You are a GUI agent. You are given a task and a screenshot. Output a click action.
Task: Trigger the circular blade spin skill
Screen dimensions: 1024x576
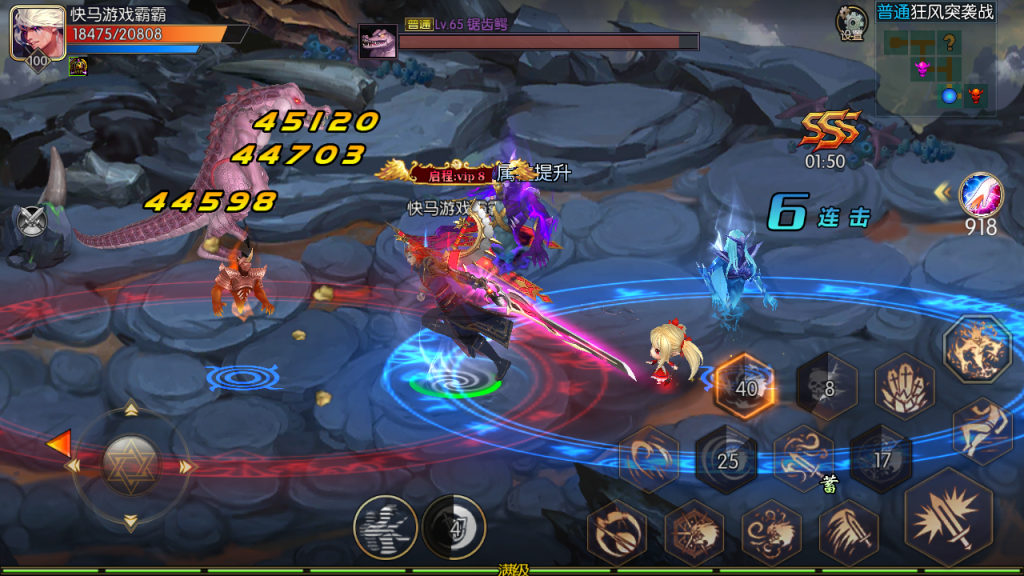[x=615, y=532]
